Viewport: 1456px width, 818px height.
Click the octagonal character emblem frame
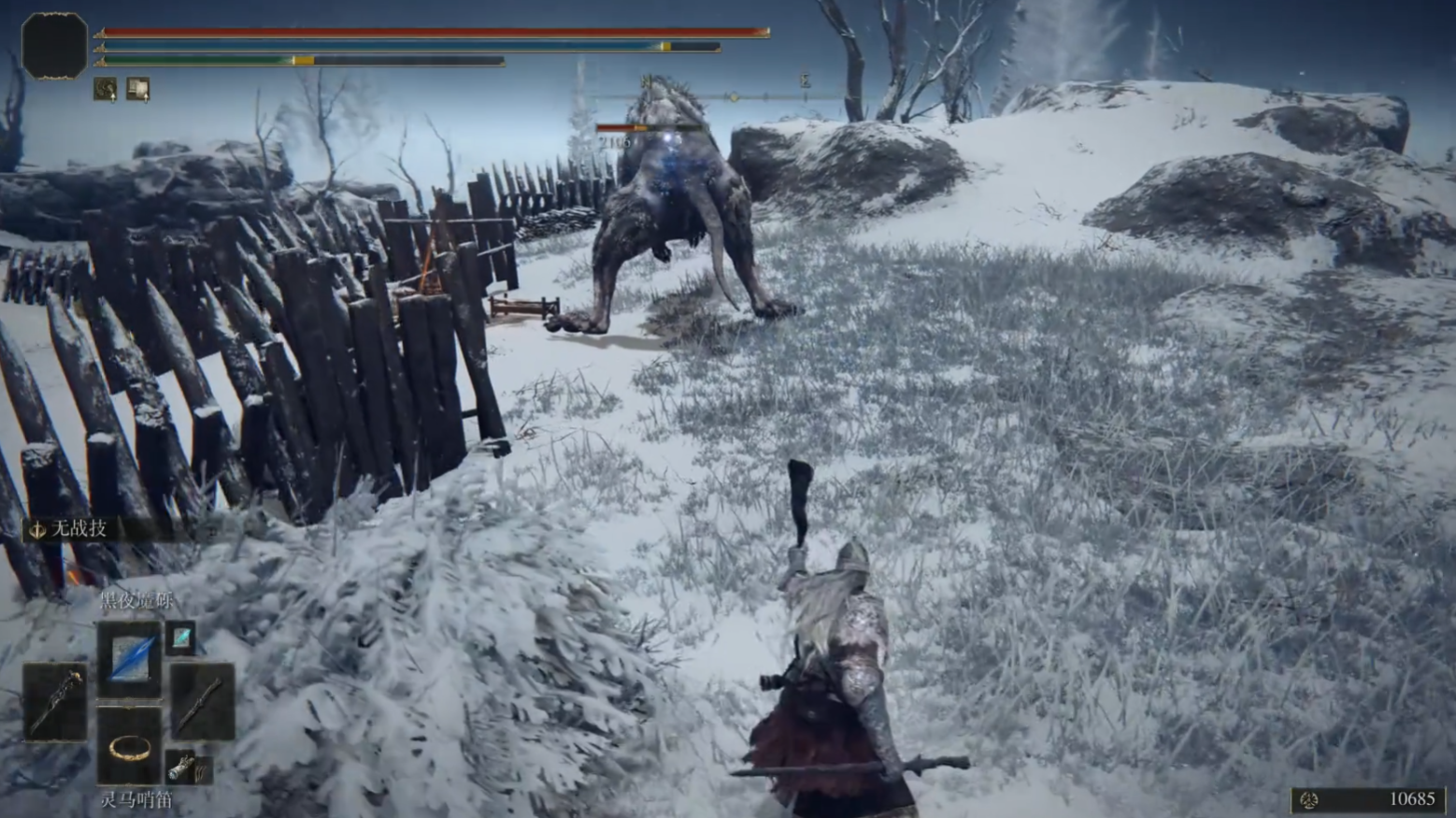pos(54,45)
